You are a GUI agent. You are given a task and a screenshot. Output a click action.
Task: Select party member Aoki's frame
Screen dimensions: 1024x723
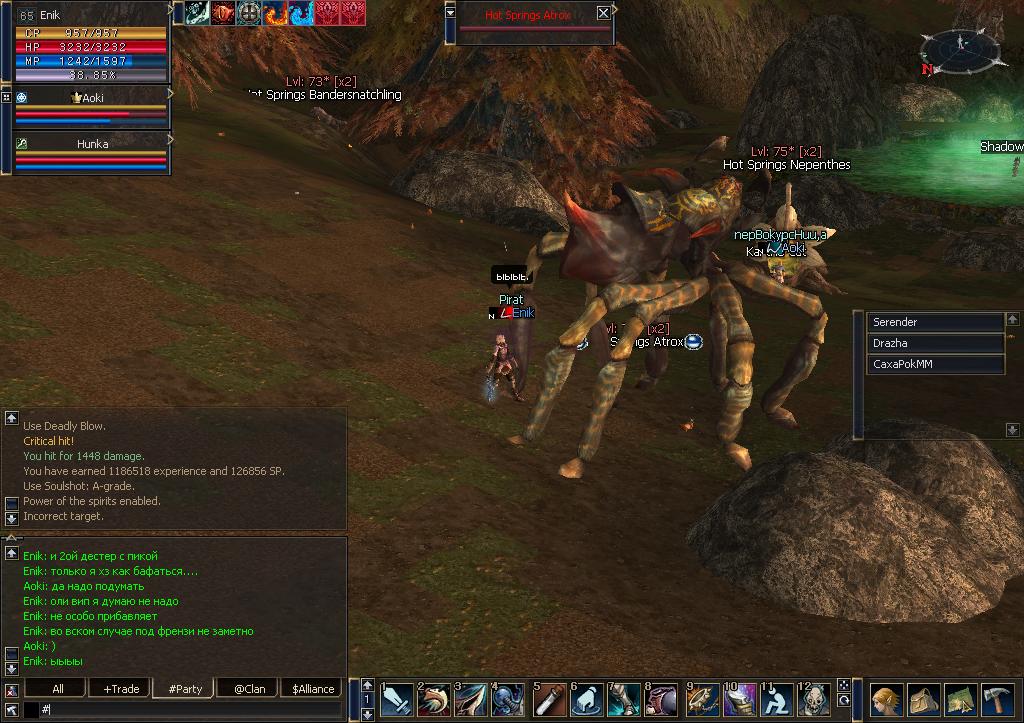click(91, 98)
